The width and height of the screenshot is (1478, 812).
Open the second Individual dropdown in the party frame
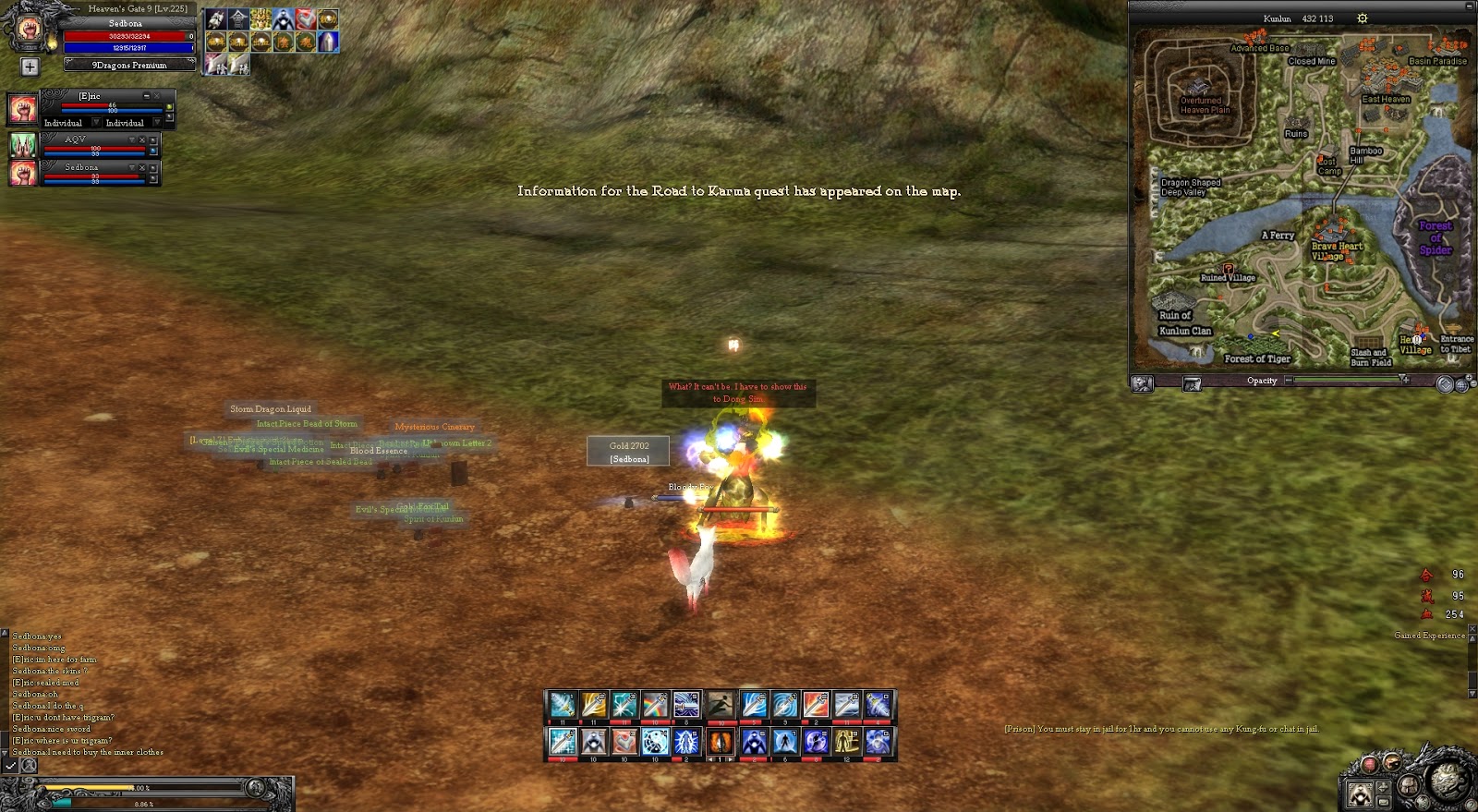click(157, 123)
